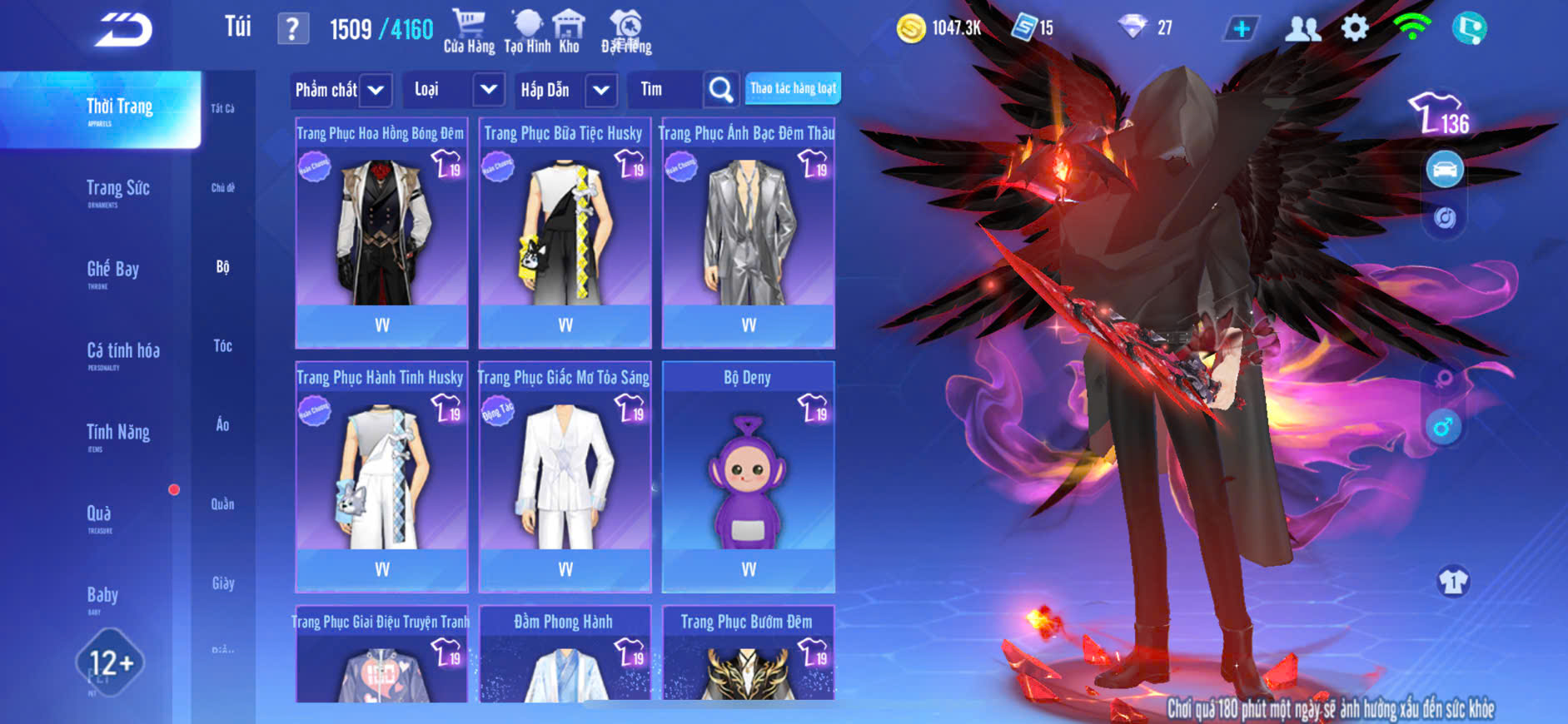Expand the Hấp Dẫn dropdown
The width and height of the screenshot is (1568, 724).
[x=601, y=90]
